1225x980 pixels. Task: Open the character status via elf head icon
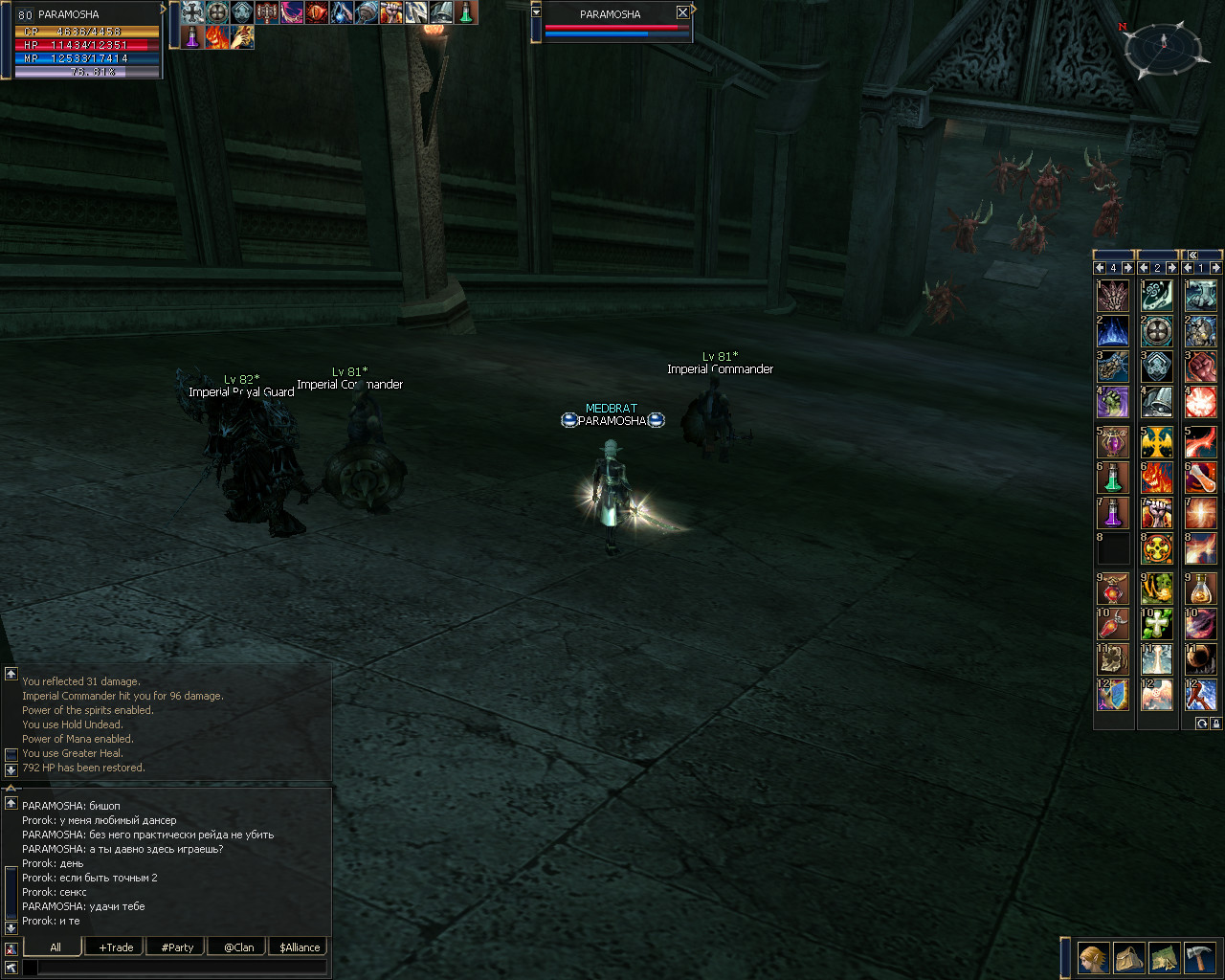coord(1093,957)
